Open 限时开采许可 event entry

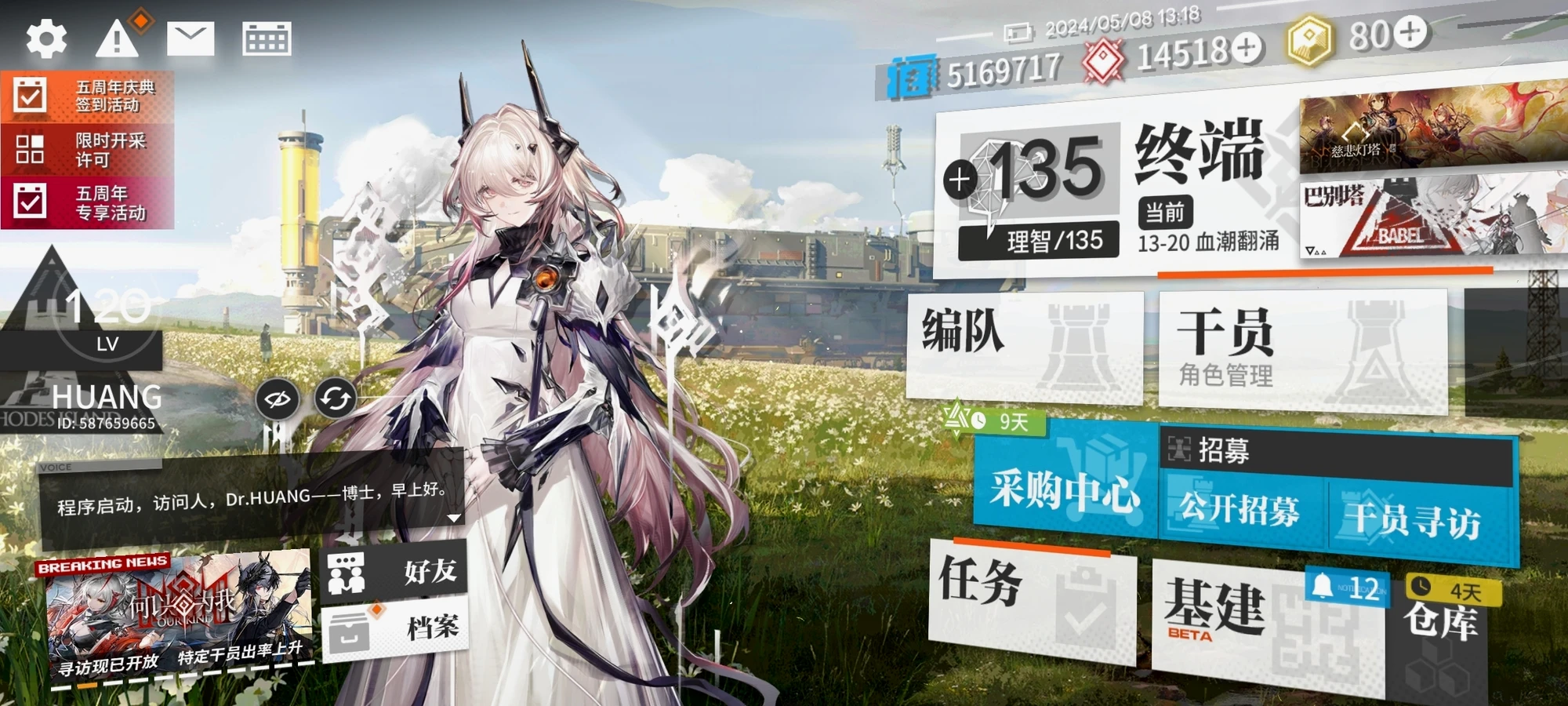point(87,150)
